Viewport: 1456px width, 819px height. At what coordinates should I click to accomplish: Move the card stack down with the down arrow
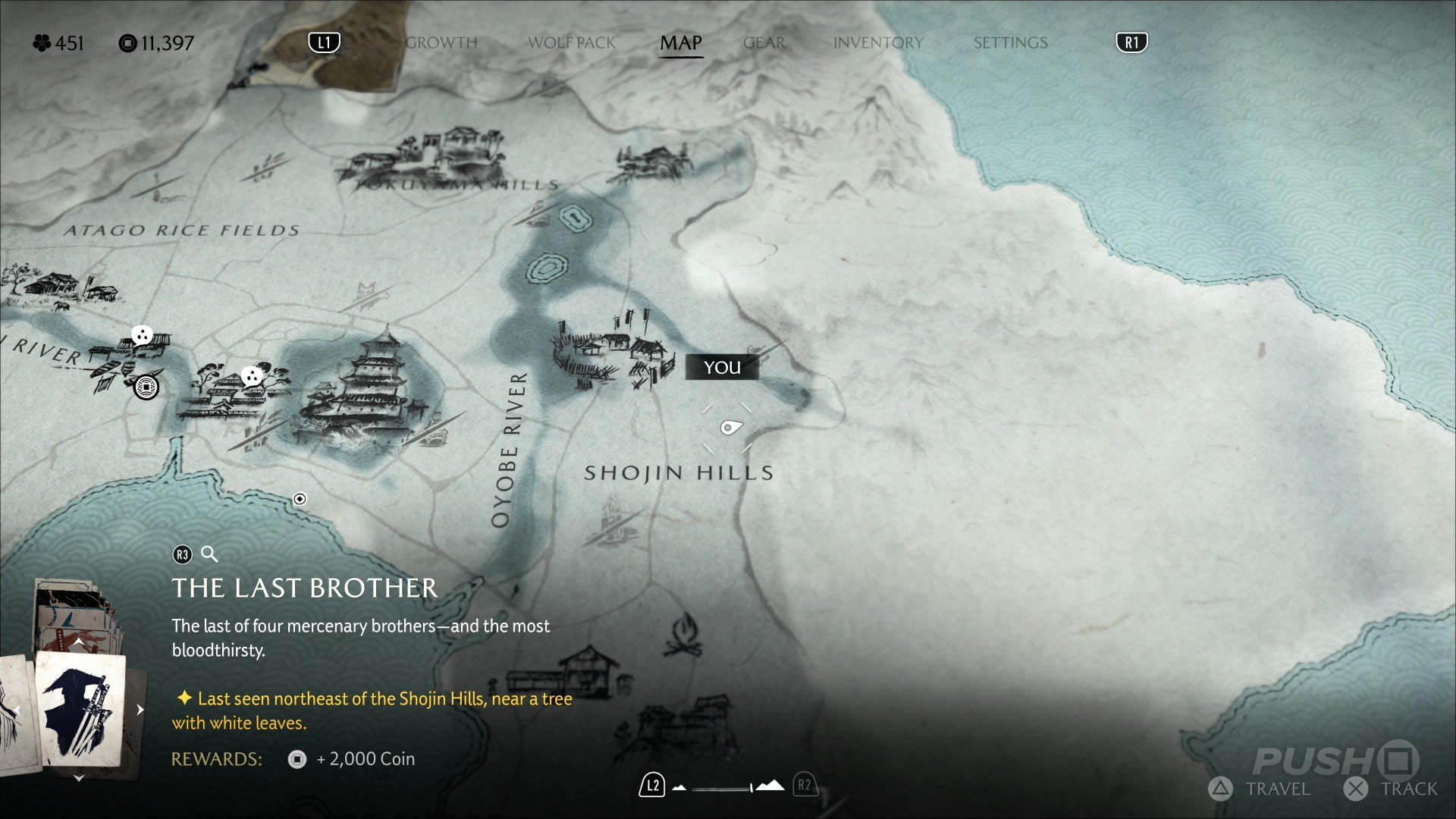tap(78, 778)
